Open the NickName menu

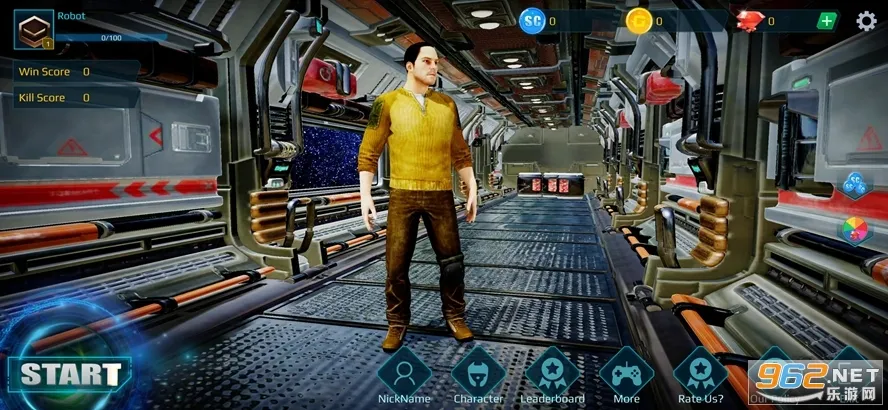(404, 374)
